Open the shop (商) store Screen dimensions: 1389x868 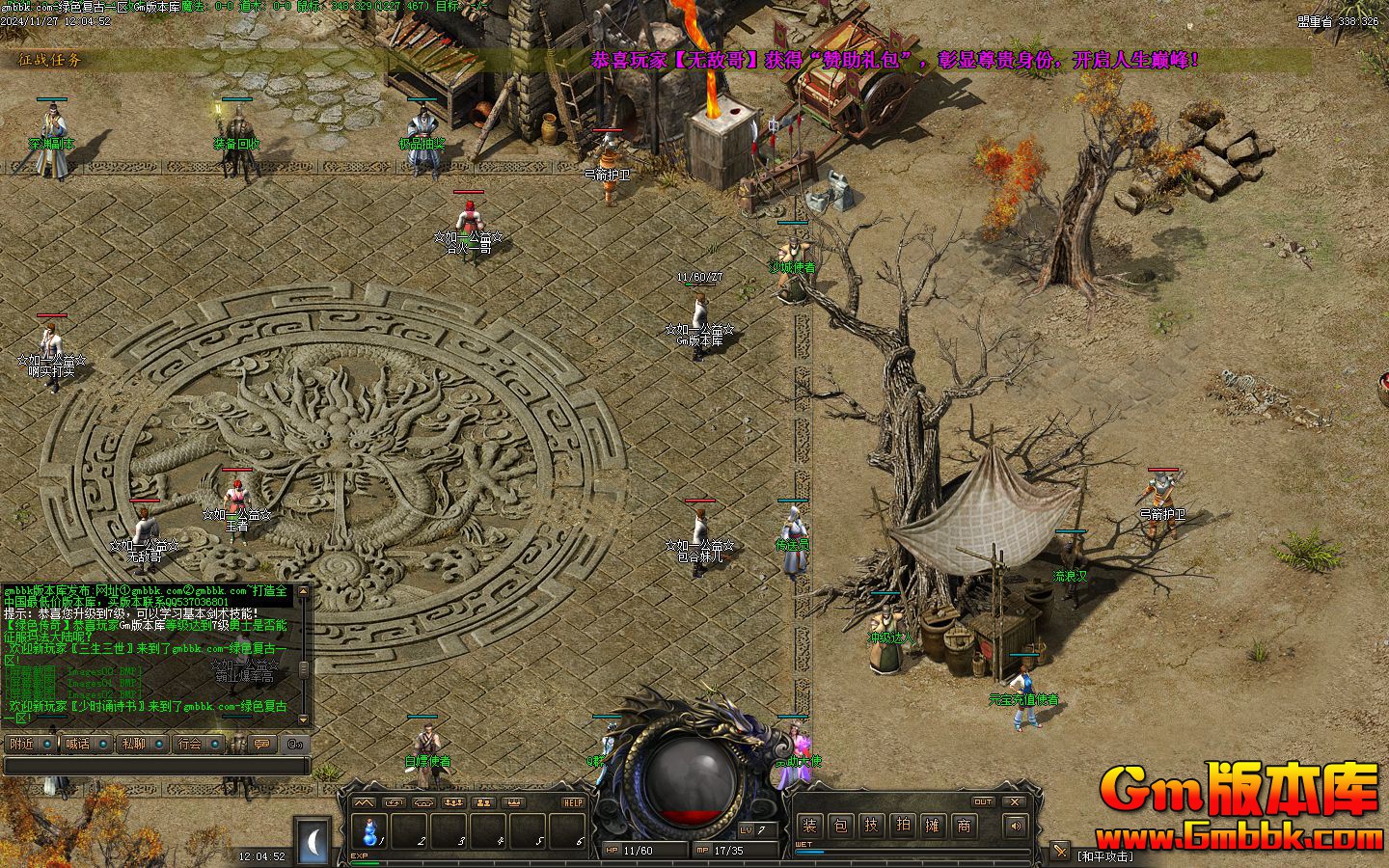pos(964,826)
